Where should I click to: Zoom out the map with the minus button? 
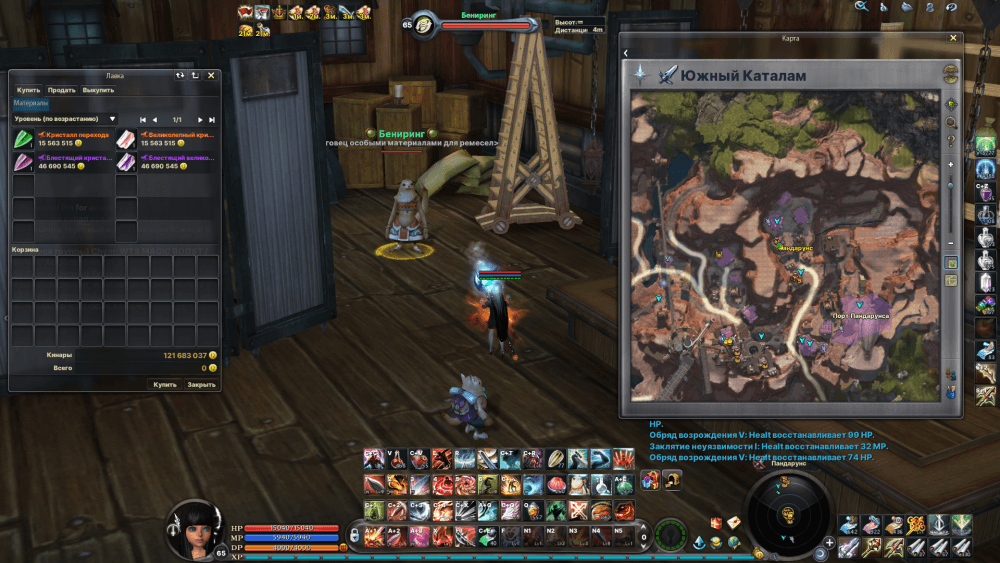951,242
